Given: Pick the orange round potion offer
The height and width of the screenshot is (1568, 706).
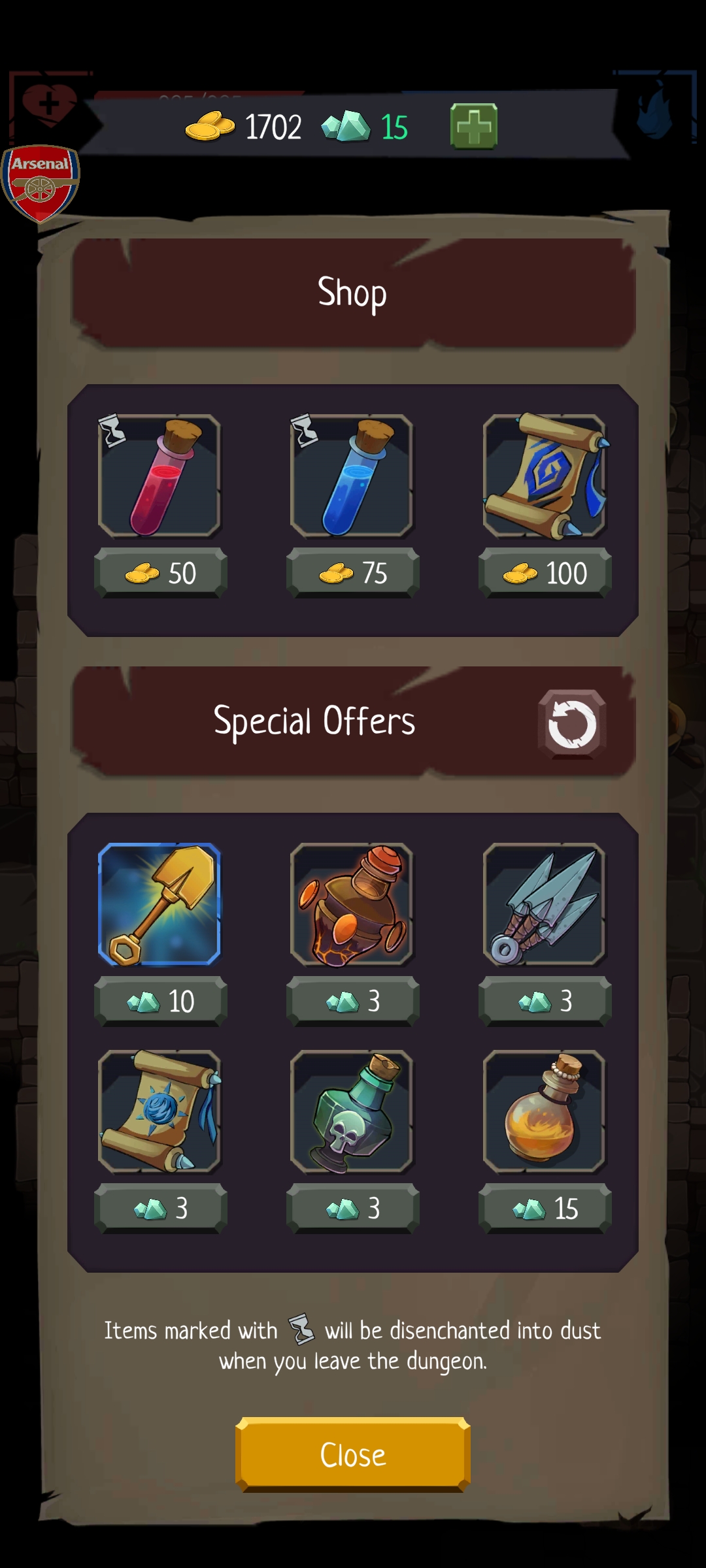Looking at the screenshot, I should (545, 1111).
